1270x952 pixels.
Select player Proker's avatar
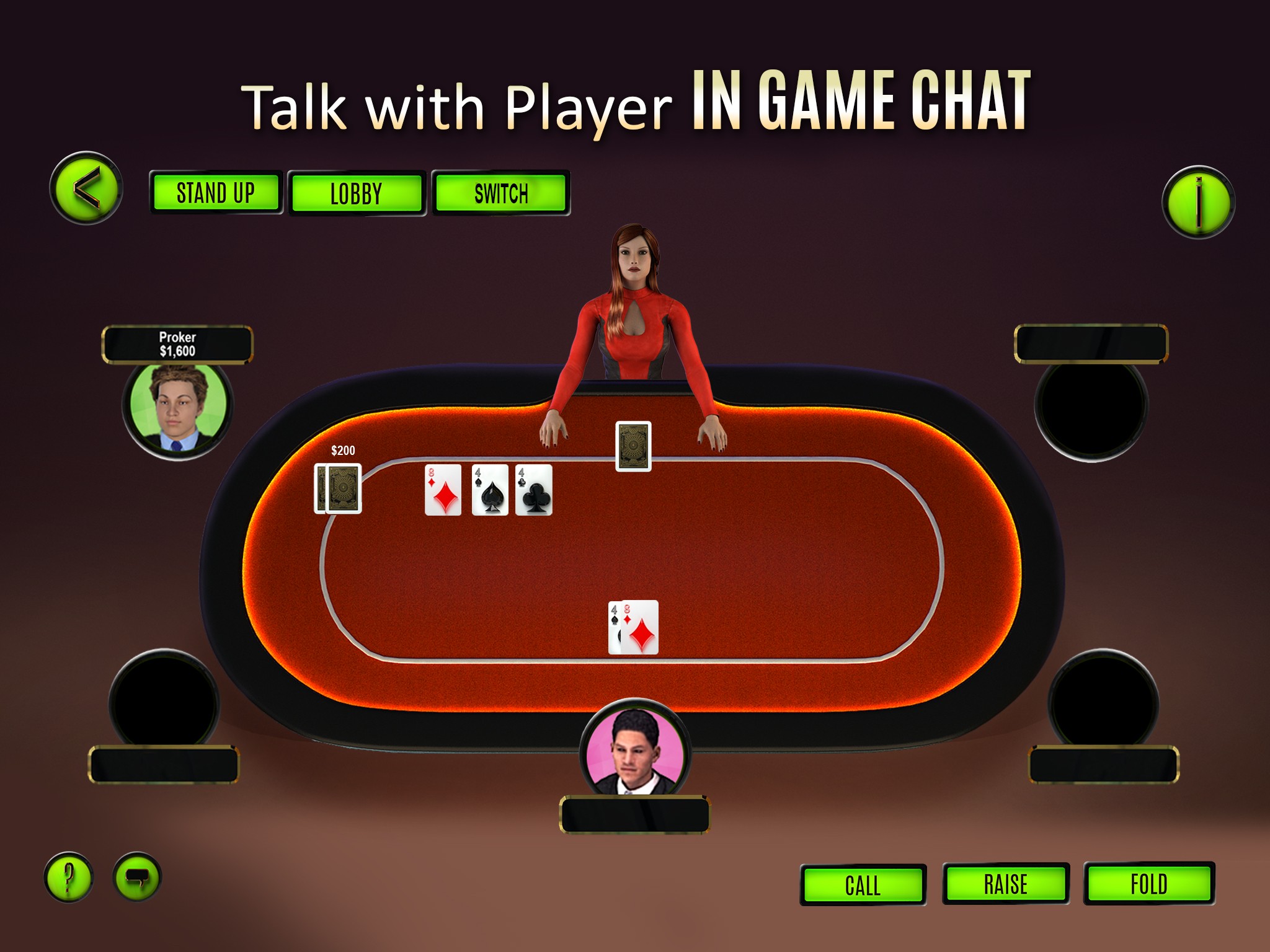178,407
